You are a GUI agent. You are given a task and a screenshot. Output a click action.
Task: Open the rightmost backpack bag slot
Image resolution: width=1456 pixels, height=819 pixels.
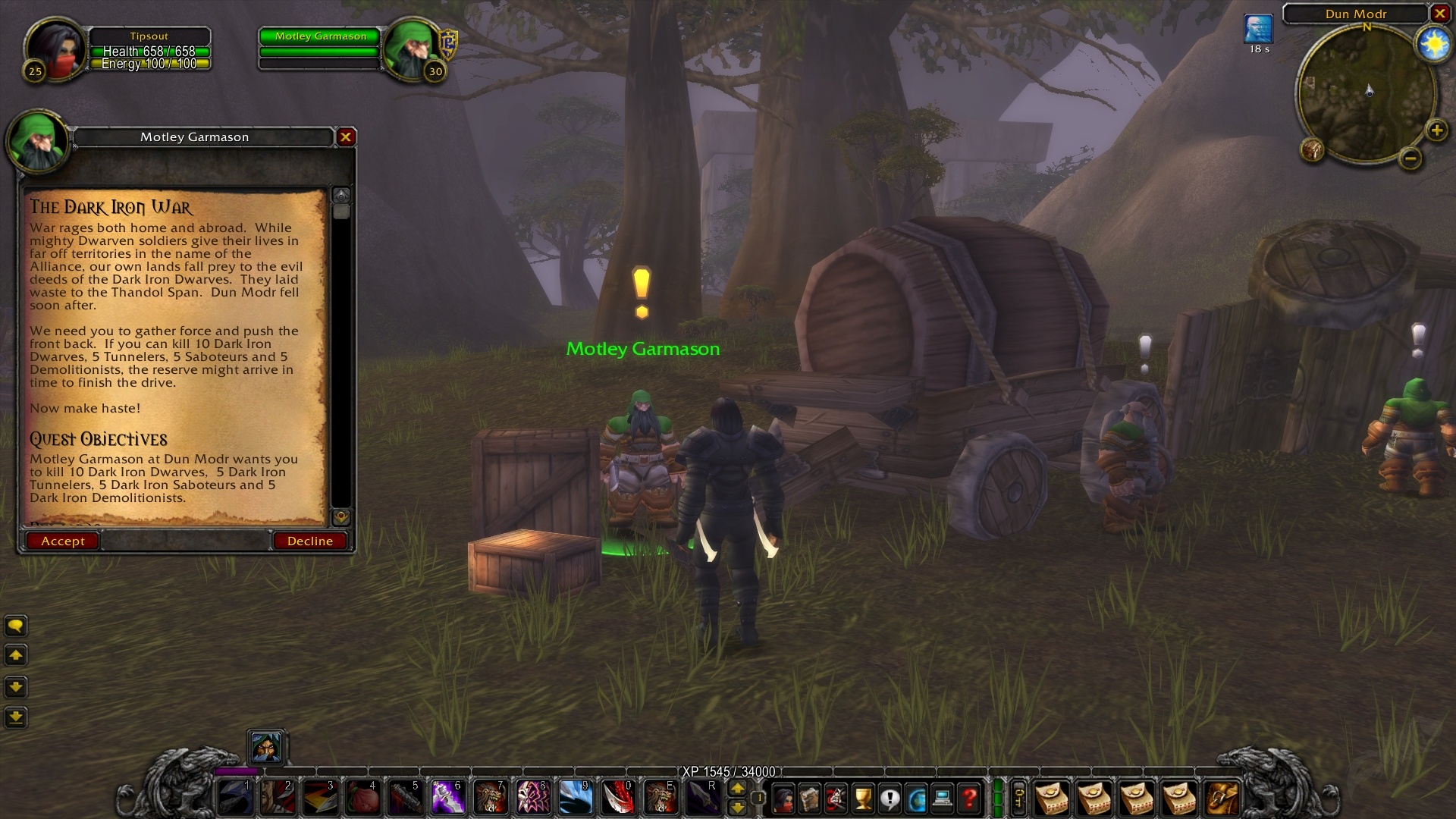[x=1222, y=797]
